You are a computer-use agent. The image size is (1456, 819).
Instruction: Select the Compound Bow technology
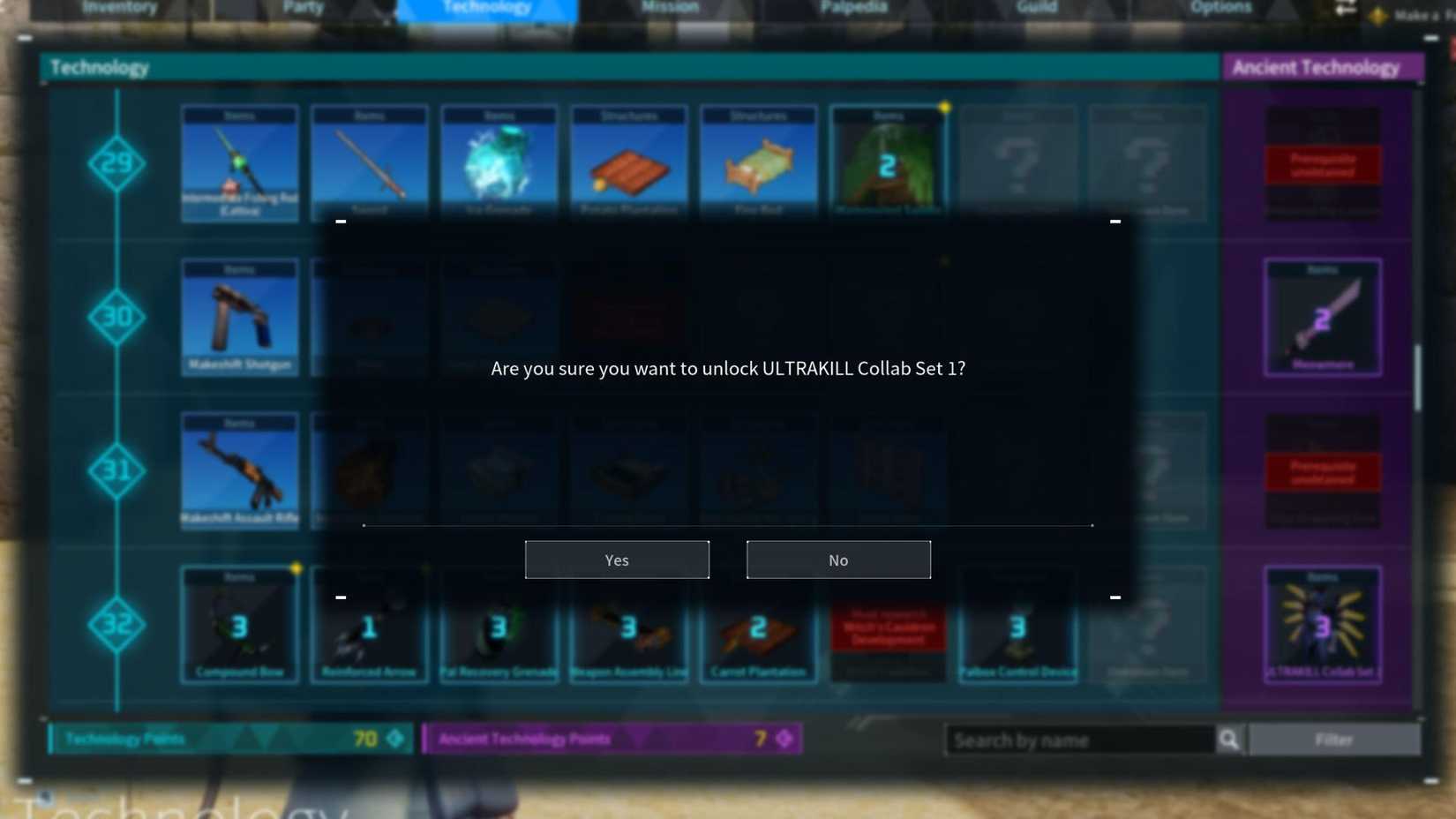point(239,624)
